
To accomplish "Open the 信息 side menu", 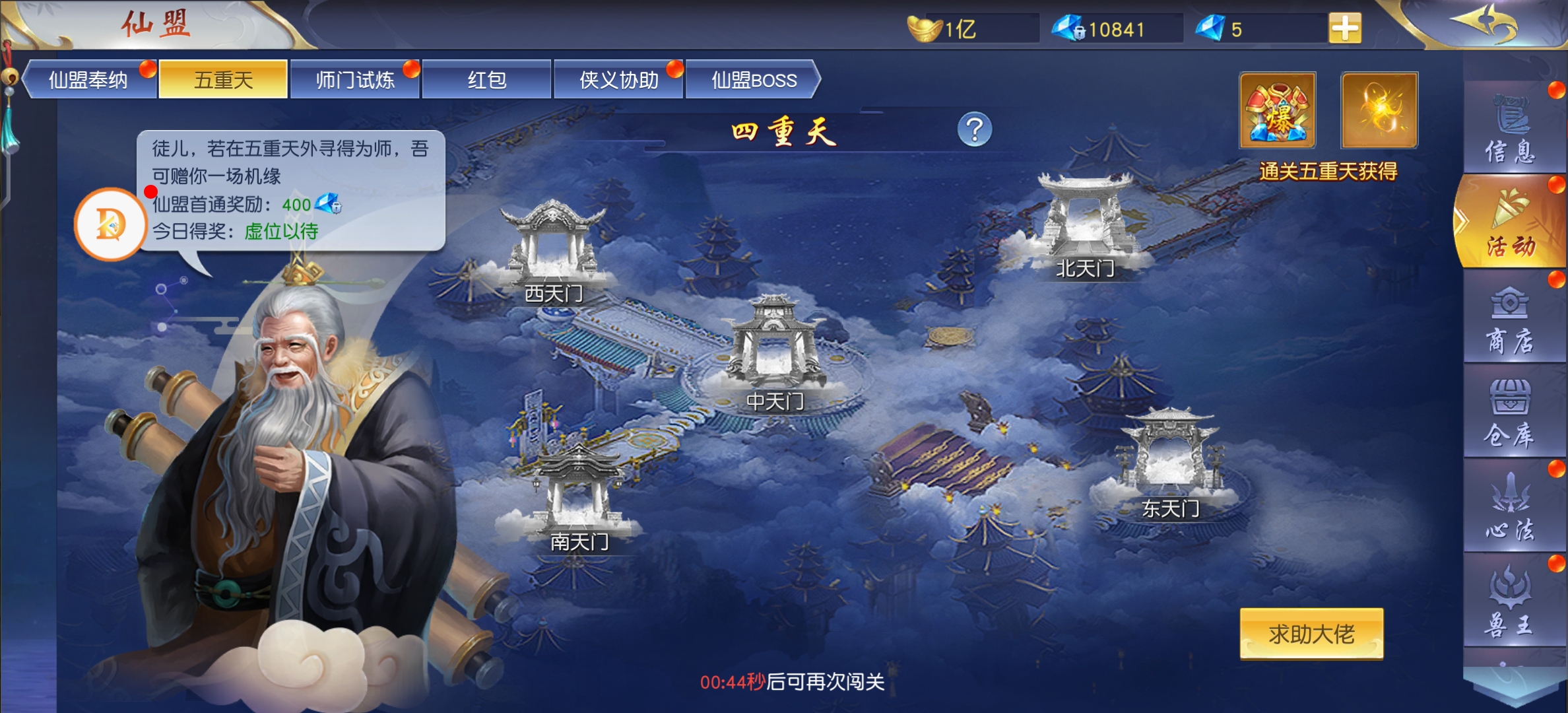I will (x=1511, y=129).
